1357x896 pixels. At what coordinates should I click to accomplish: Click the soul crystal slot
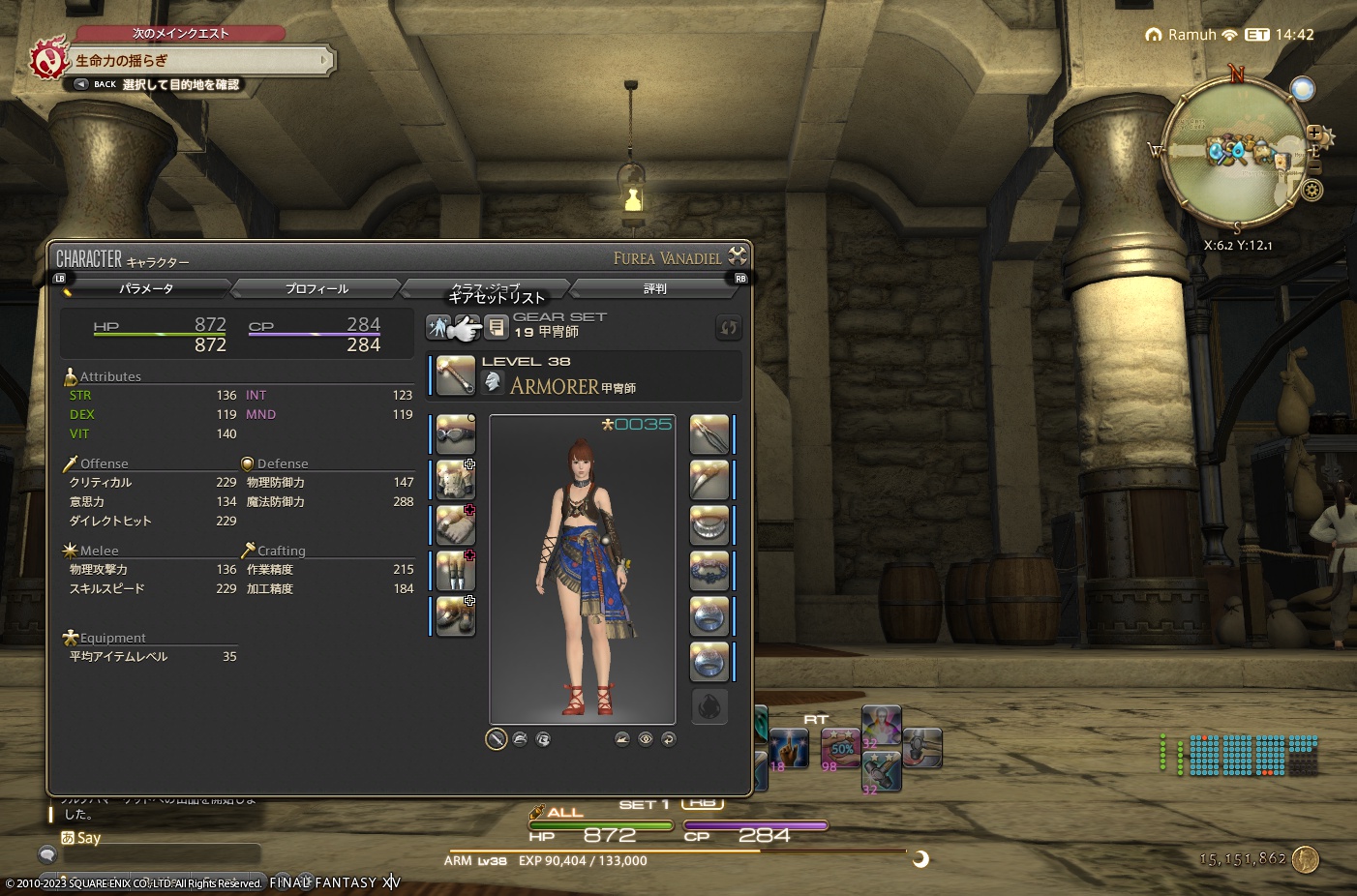click(709, 707)
